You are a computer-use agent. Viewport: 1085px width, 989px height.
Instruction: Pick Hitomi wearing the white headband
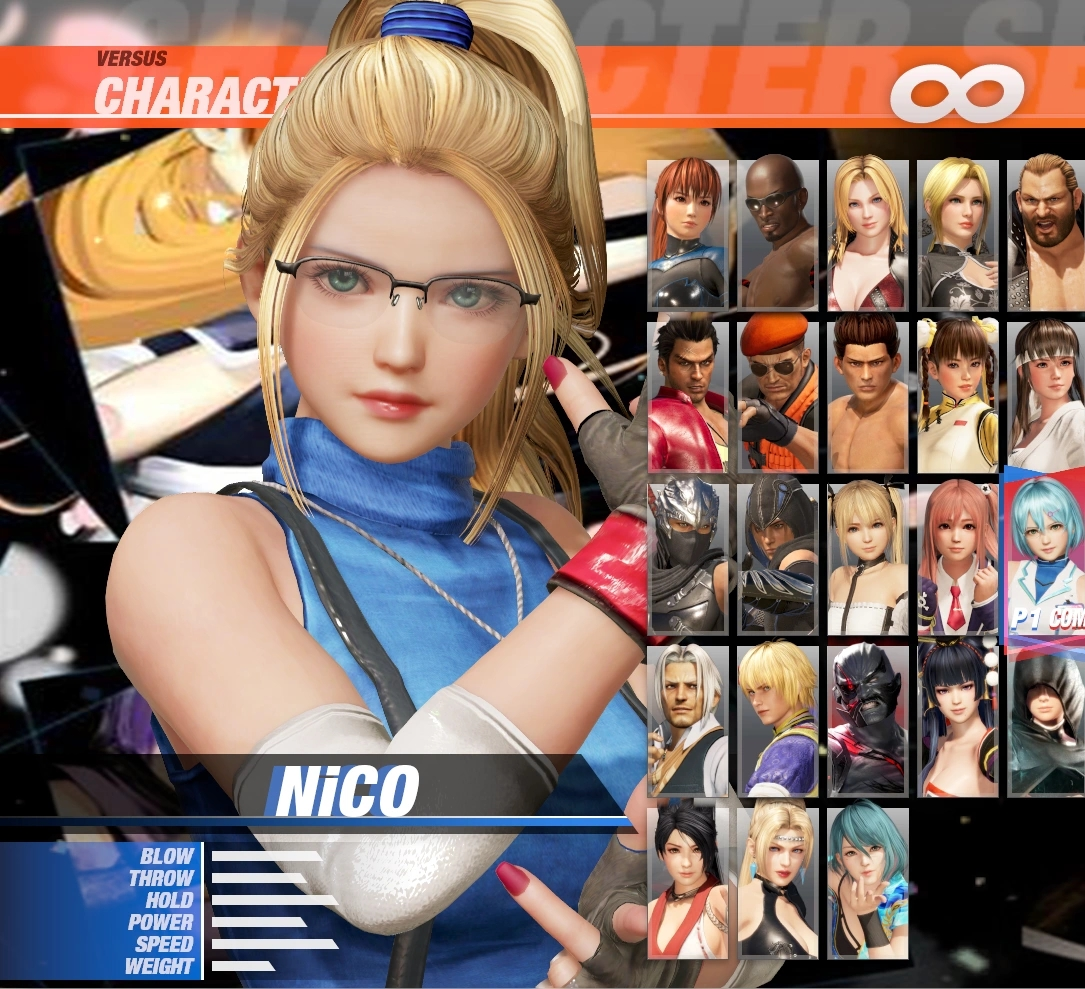[1045, 396]
